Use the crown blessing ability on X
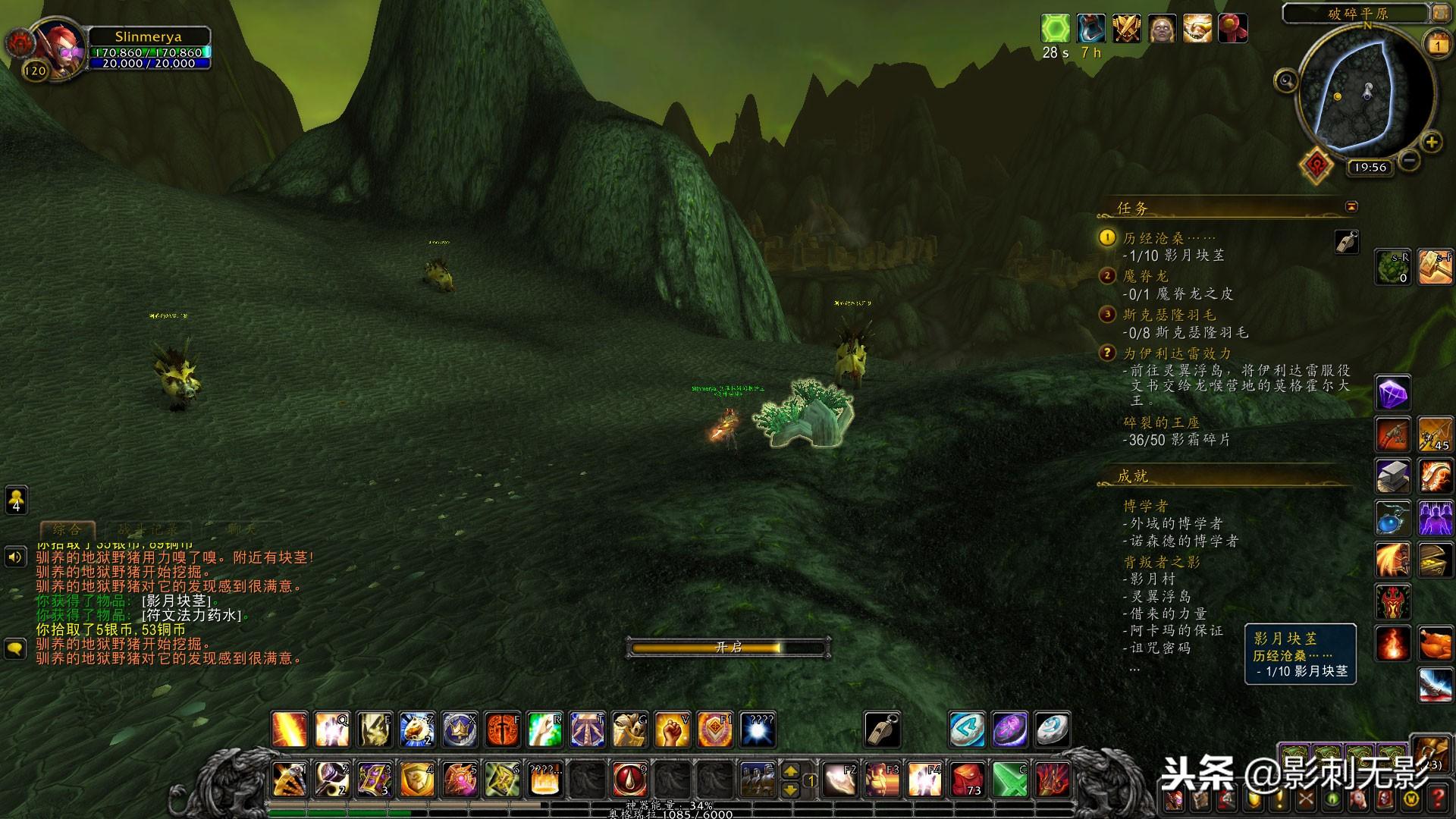 point(460,730)
